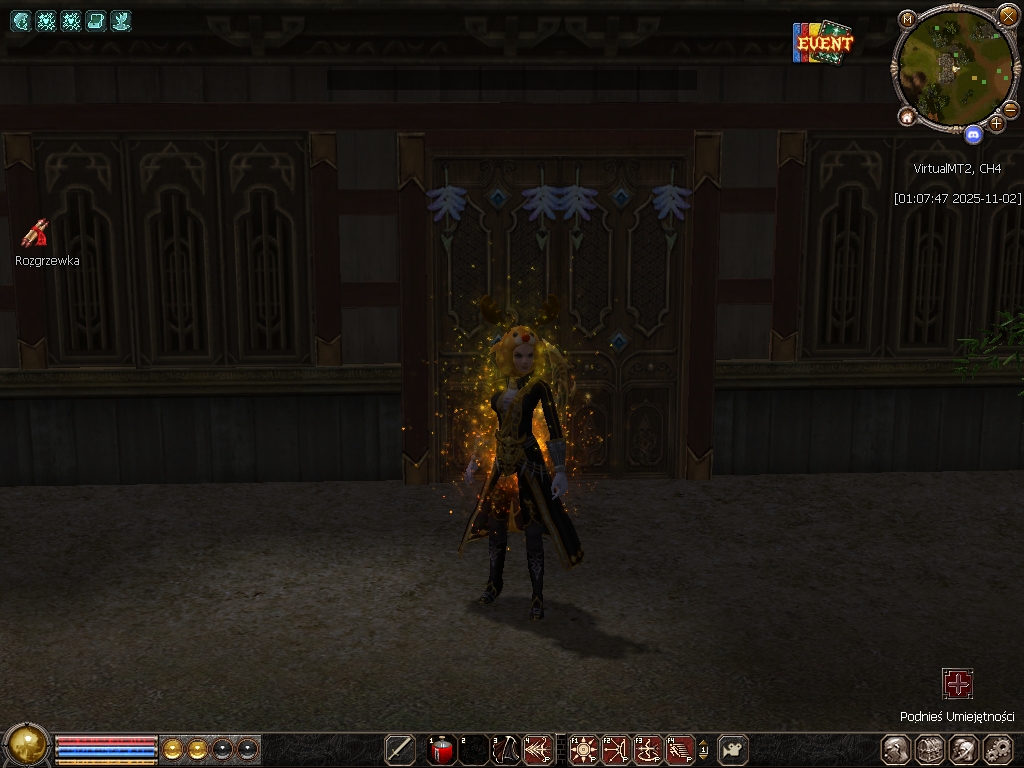Close the minimap with the X button

pyautogui.click(x=1008, y=15)
